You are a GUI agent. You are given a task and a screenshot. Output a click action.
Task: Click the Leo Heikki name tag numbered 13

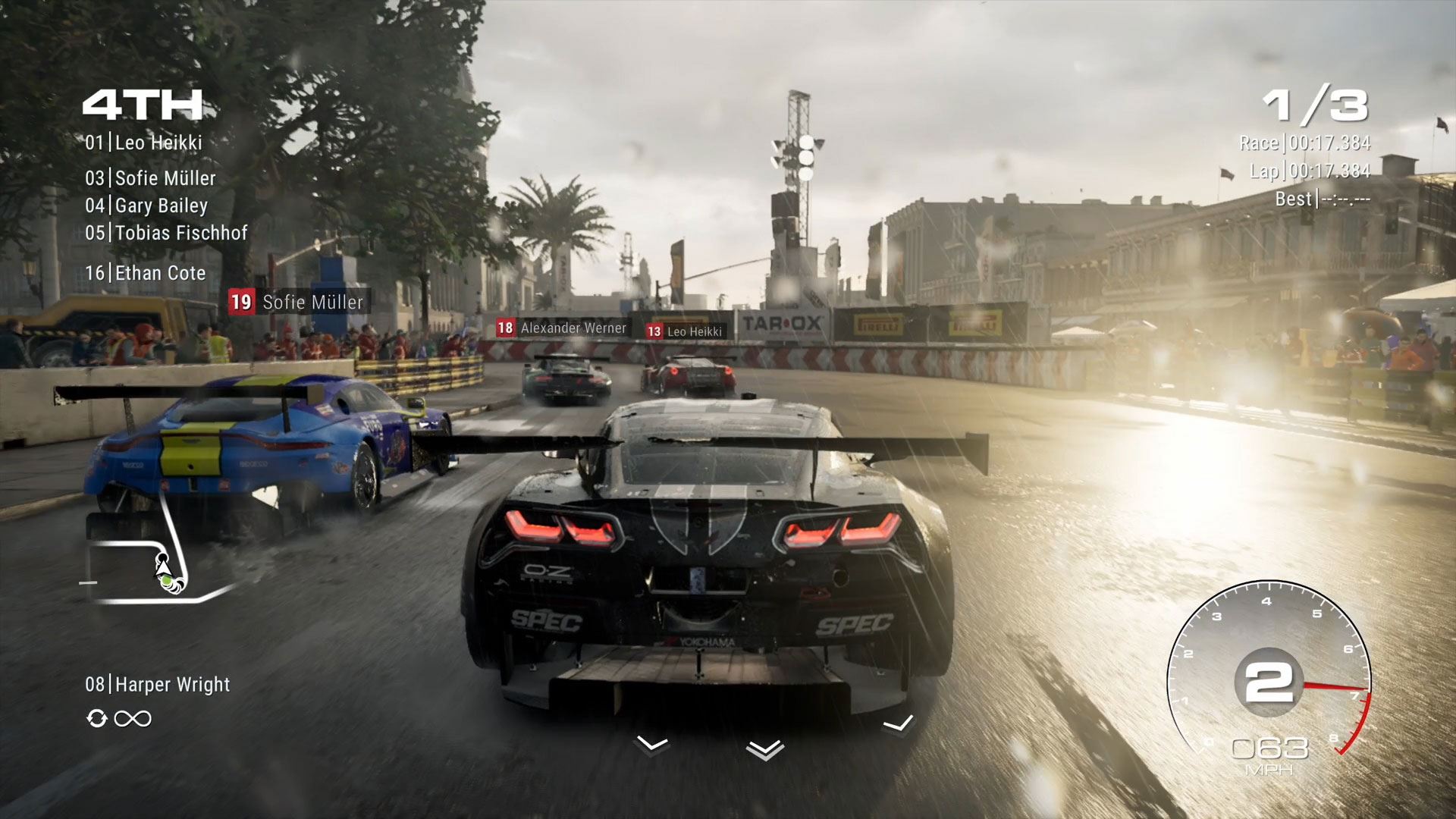click(x=685, y=331)
